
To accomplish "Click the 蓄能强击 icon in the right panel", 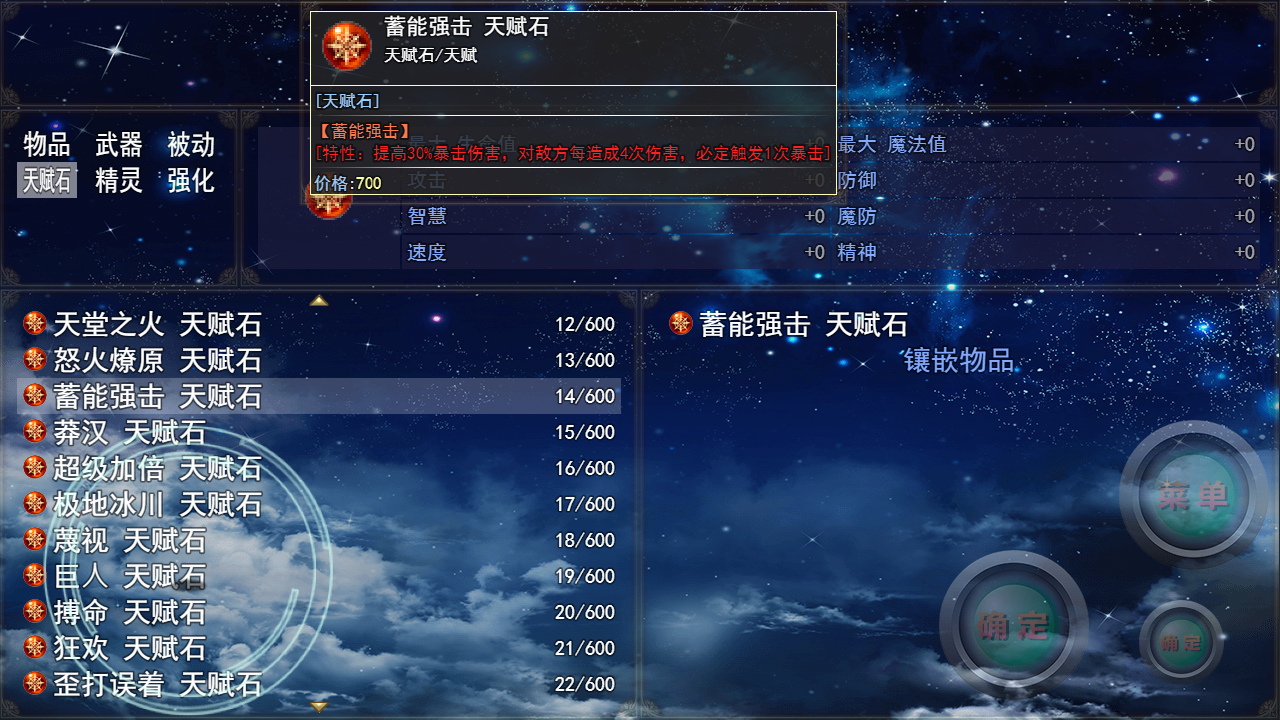I will (x=681, y=324).
